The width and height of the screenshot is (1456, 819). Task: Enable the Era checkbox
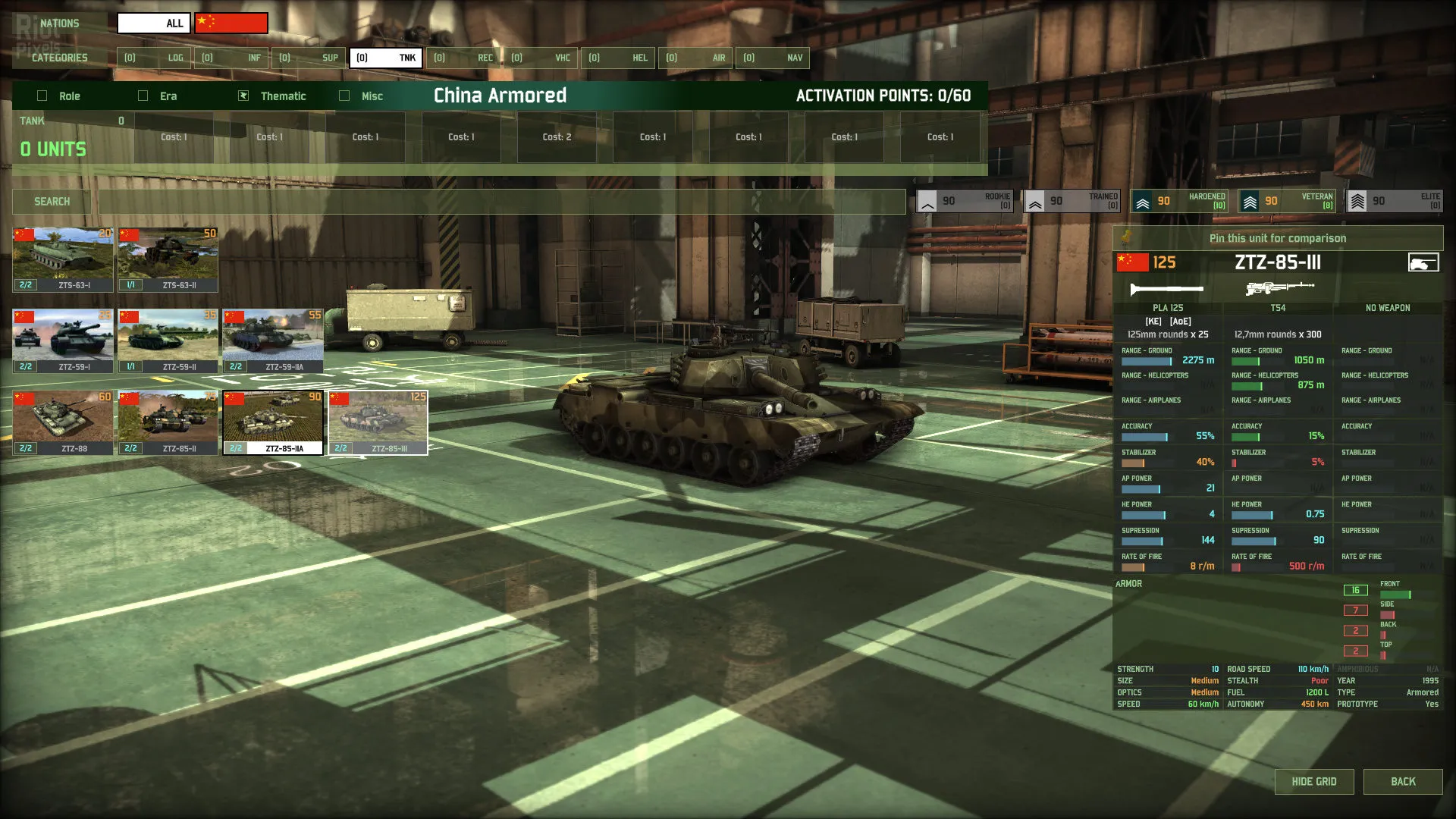pyautogui.click(x=143, y=96)
